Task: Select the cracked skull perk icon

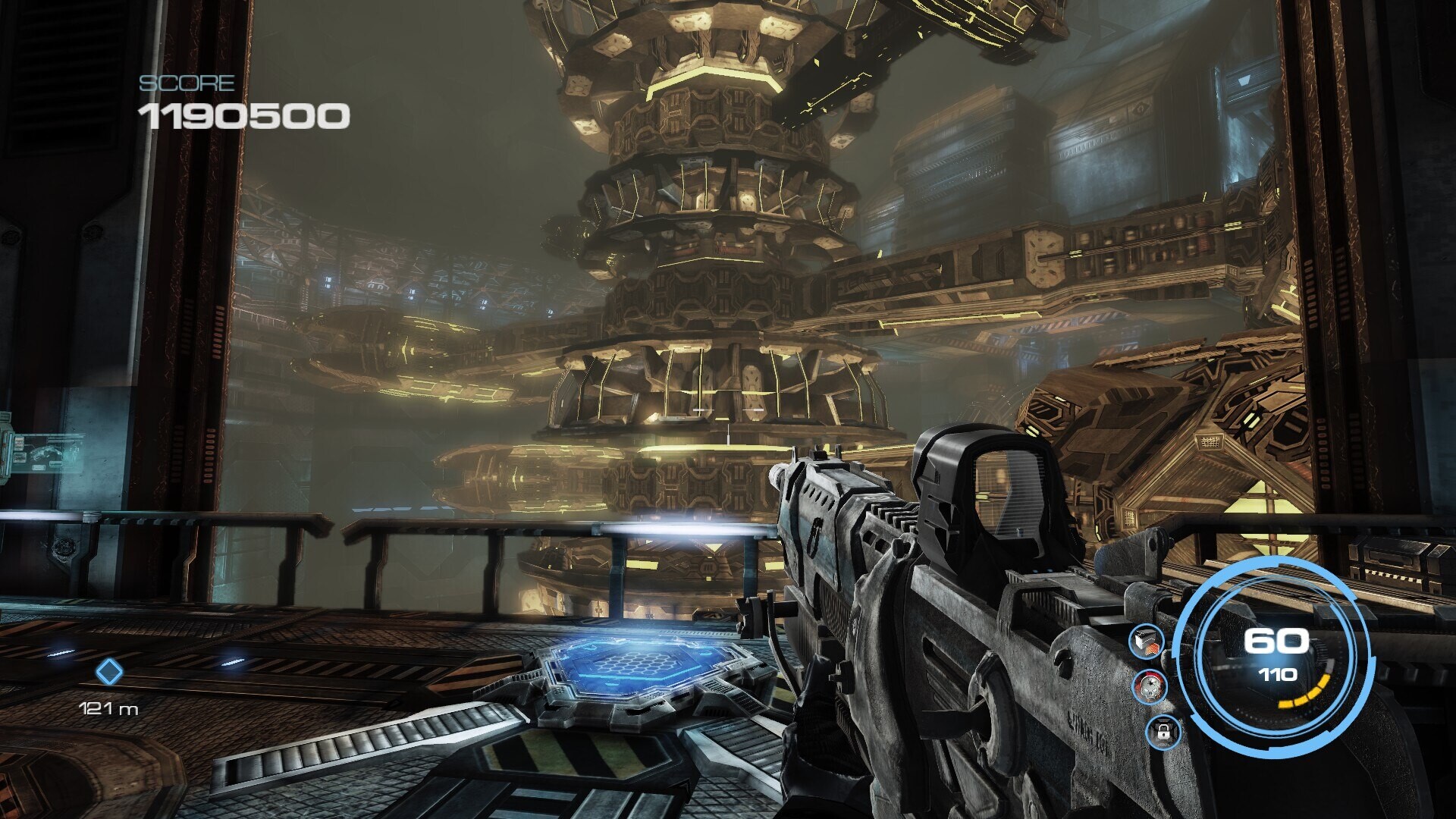Action: tap(1149, 687)
